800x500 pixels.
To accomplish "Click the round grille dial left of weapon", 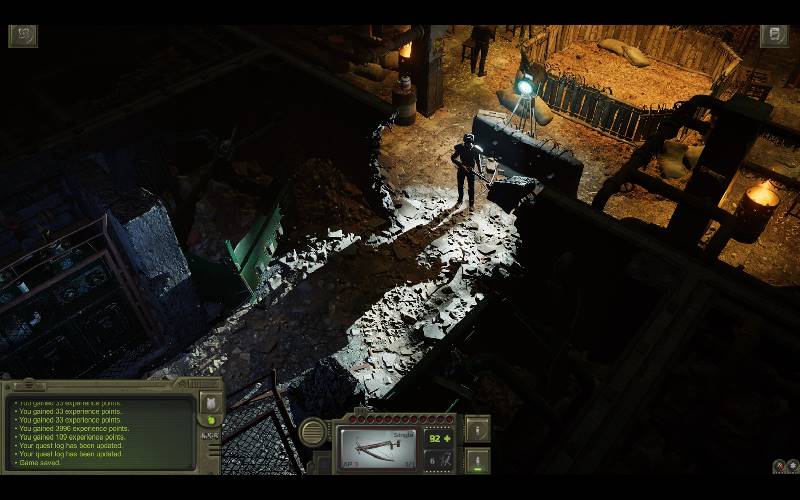I will point(314,434).
